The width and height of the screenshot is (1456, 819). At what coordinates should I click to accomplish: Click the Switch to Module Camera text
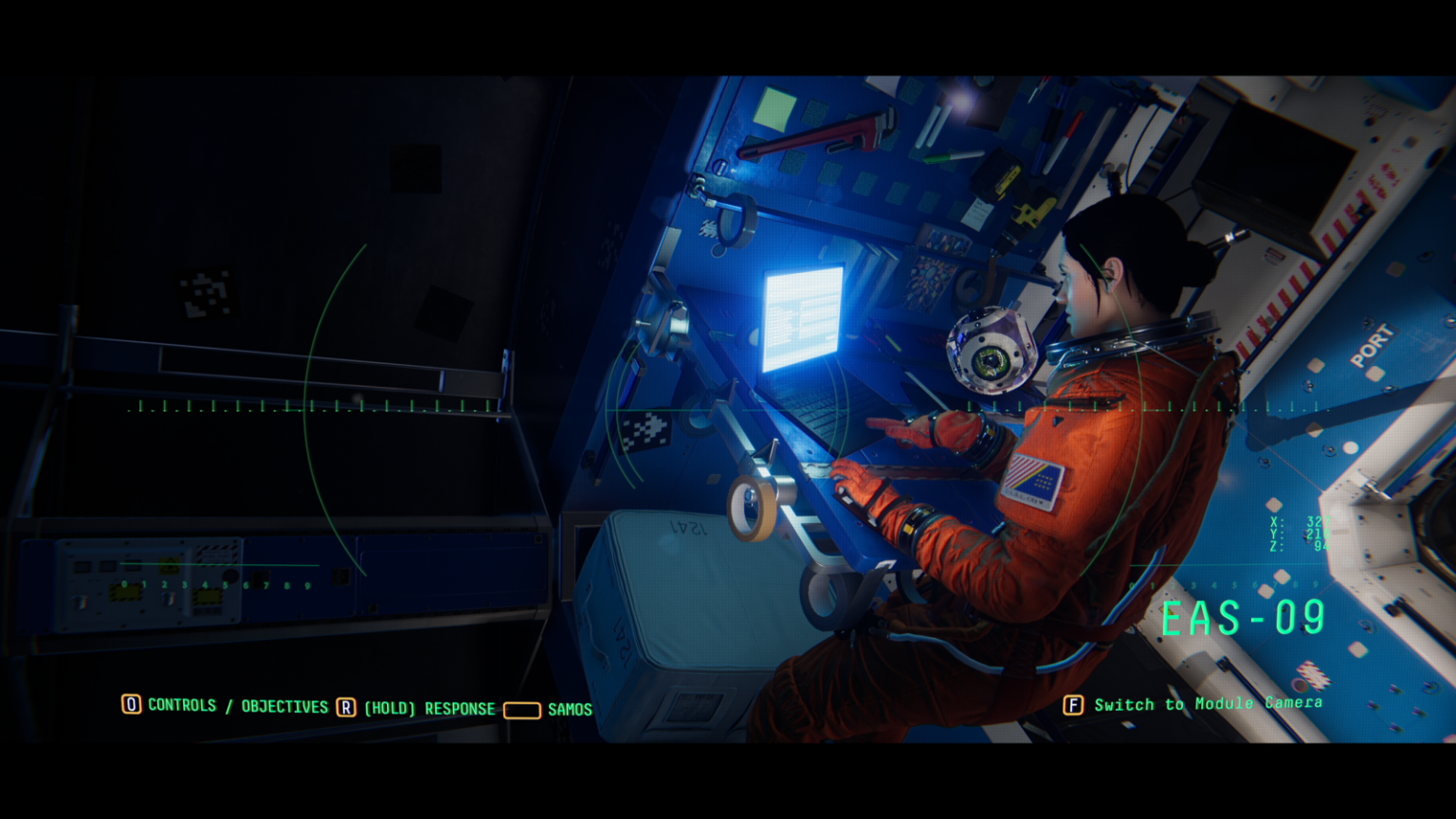coord(1209,704)
